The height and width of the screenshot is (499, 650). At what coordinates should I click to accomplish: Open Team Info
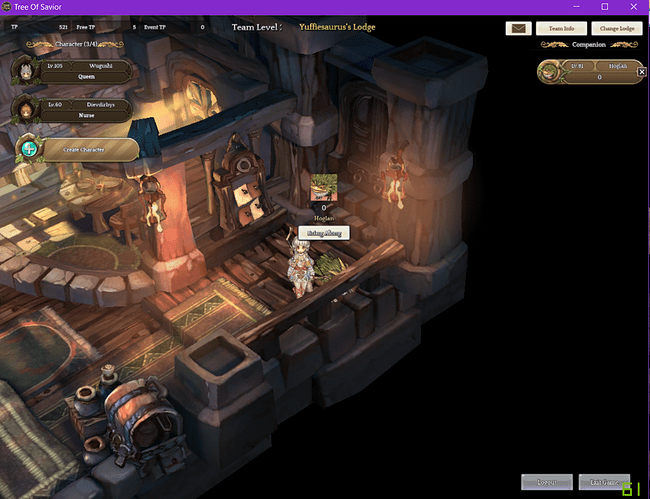(x=561, y=29)
